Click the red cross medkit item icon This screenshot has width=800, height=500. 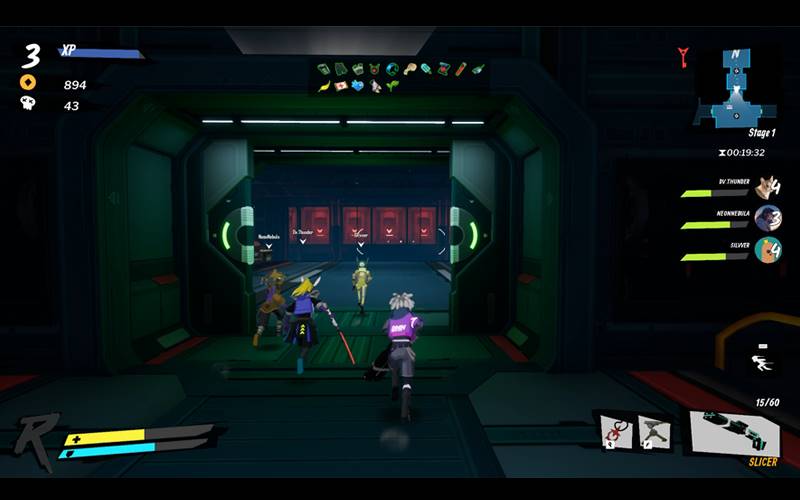click(340, 87)
